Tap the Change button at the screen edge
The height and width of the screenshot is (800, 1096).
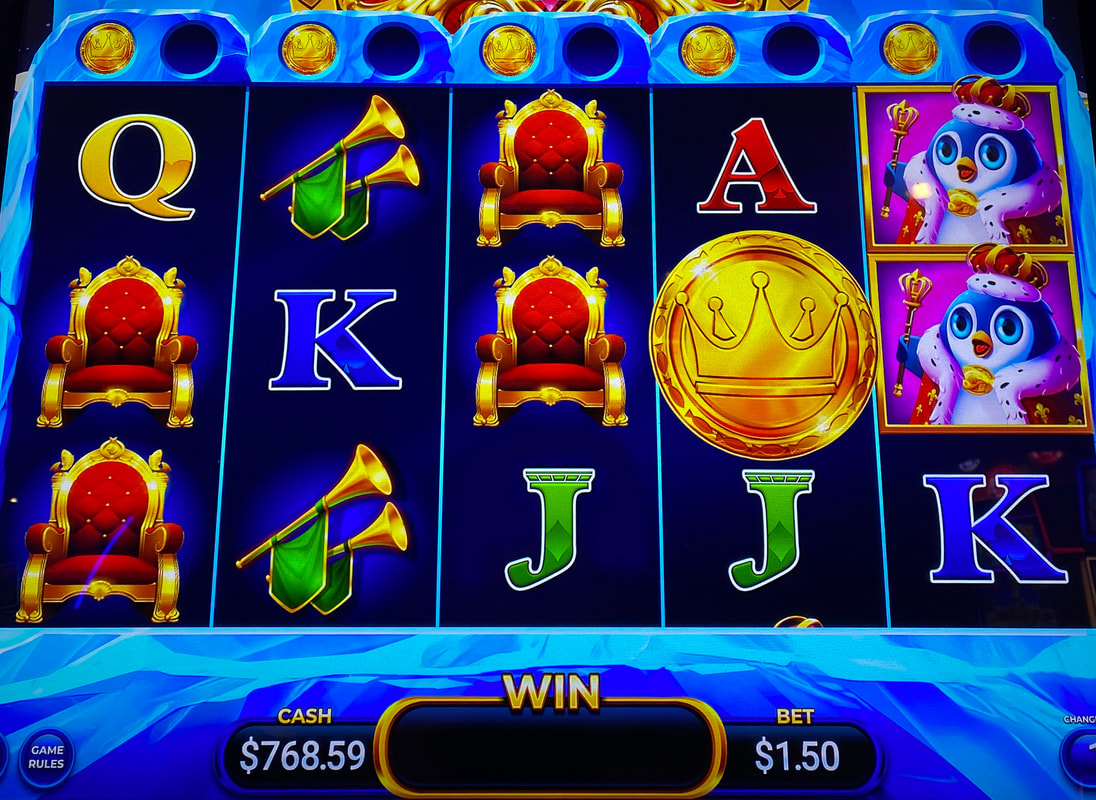point(1082,754)
